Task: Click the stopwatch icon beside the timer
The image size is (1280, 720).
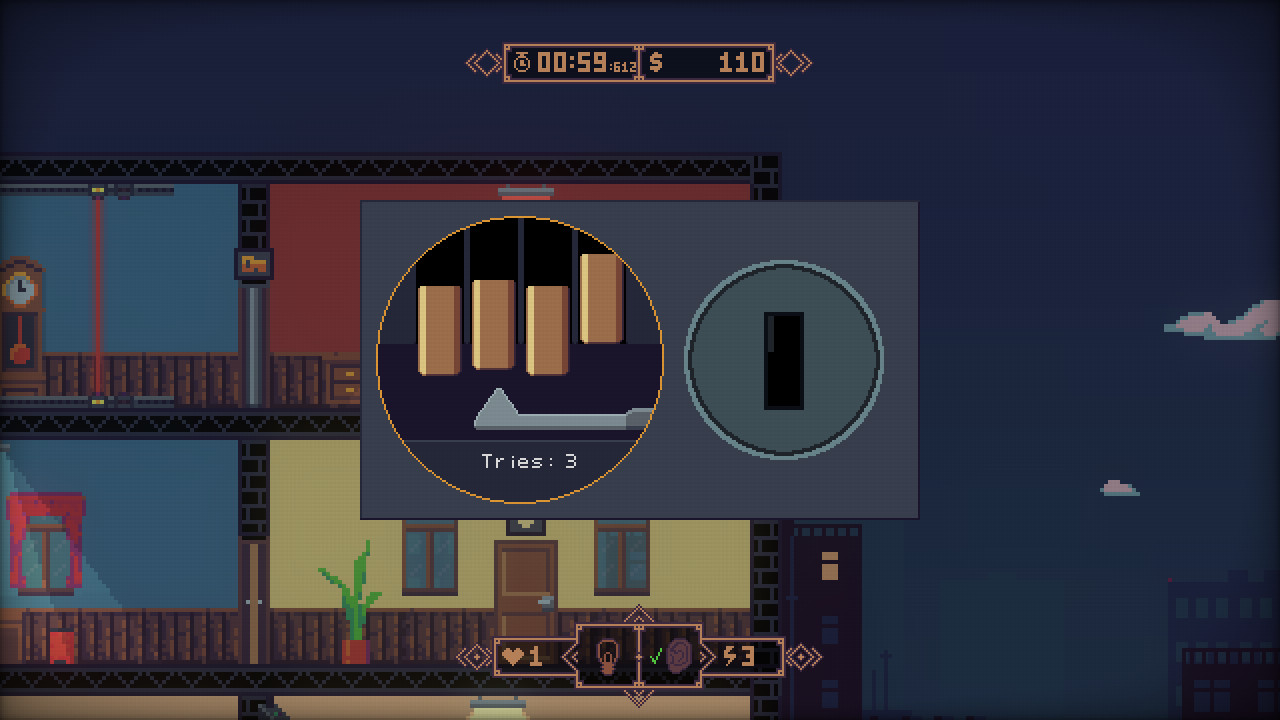Action: click(524, 62)
